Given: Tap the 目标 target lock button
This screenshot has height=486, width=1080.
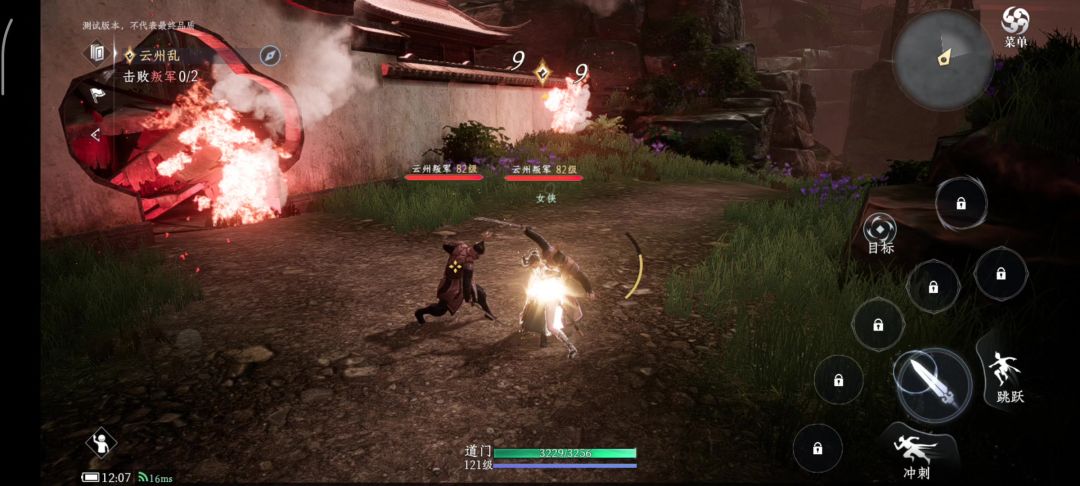Looking at the screenshot, I should tap(880, 232).
